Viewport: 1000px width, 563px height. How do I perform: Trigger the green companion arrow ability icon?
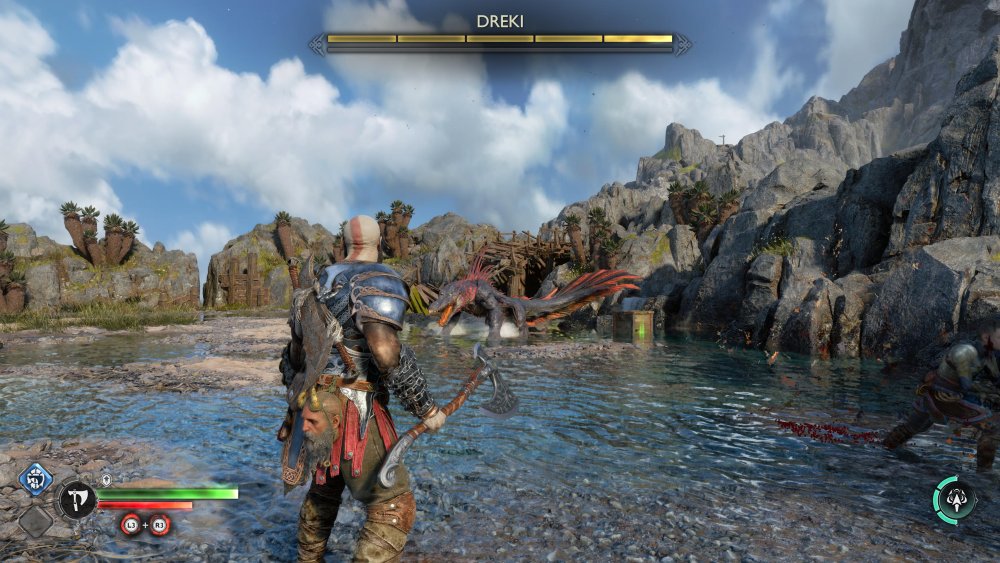point(955,499)
